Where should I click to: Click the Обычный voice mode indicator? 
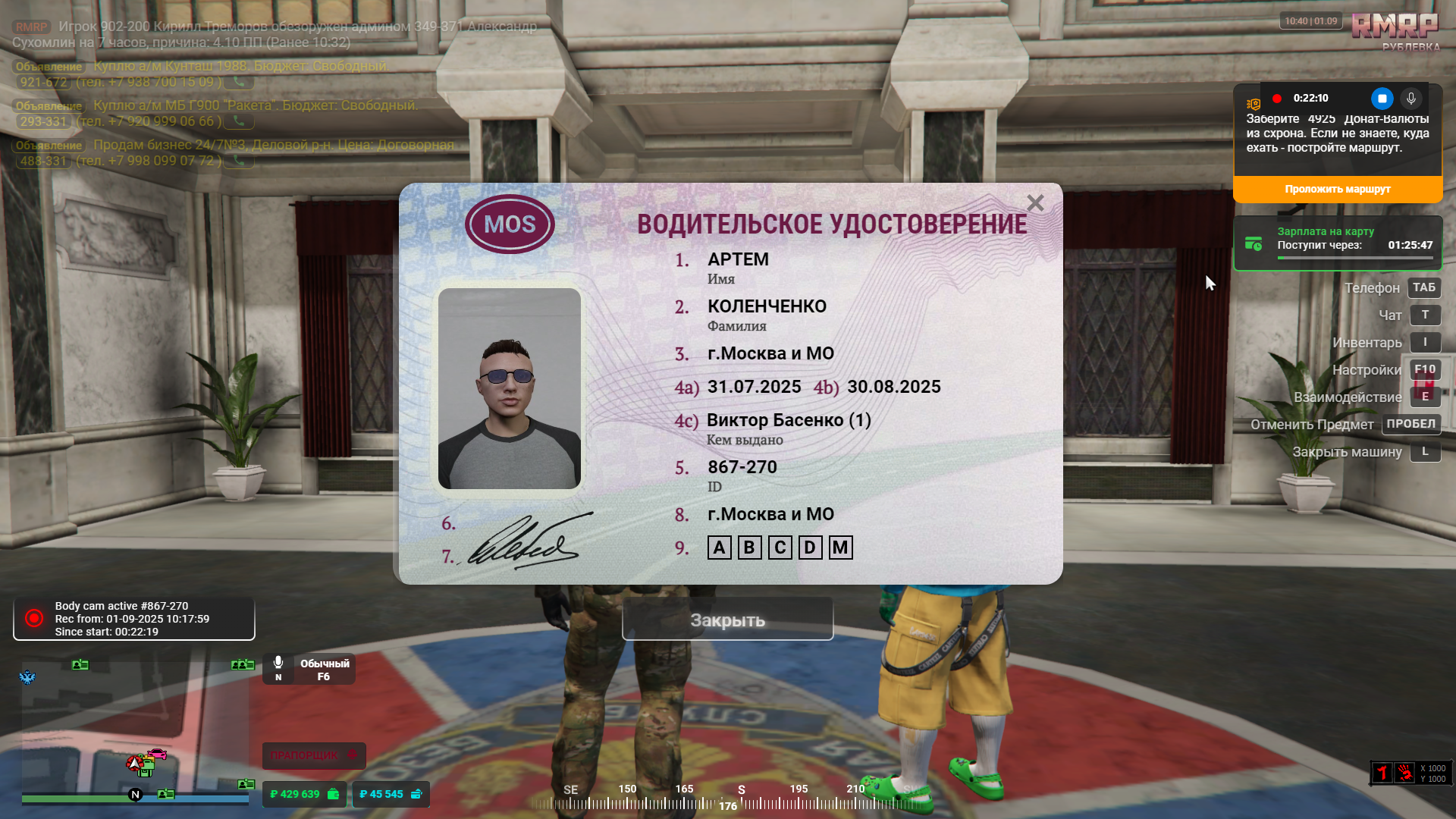click(x=309, y=669)
